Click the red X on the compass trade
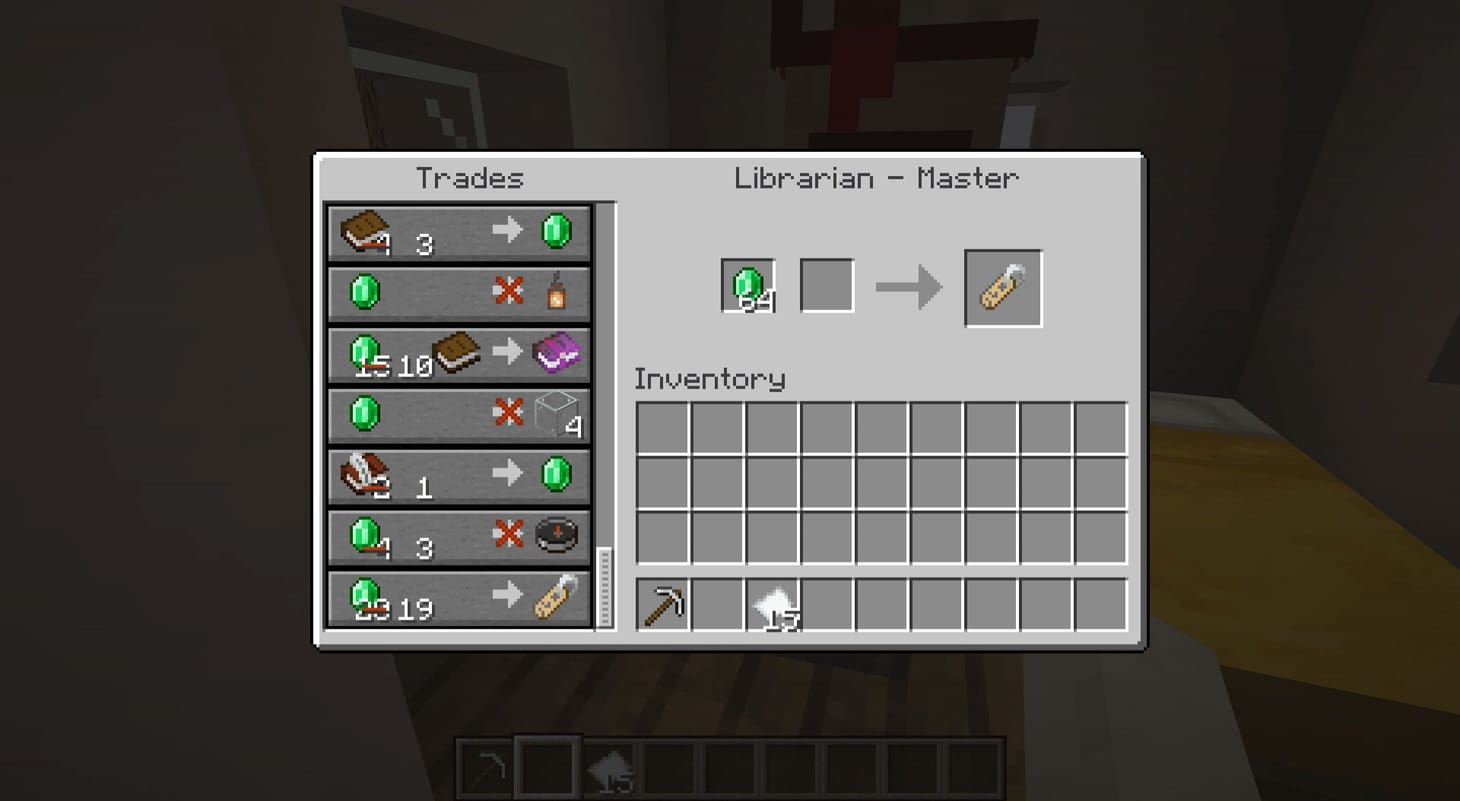The height and width of the screenshot is (801, 1460). pyautogui.click(x=510, y=535)
